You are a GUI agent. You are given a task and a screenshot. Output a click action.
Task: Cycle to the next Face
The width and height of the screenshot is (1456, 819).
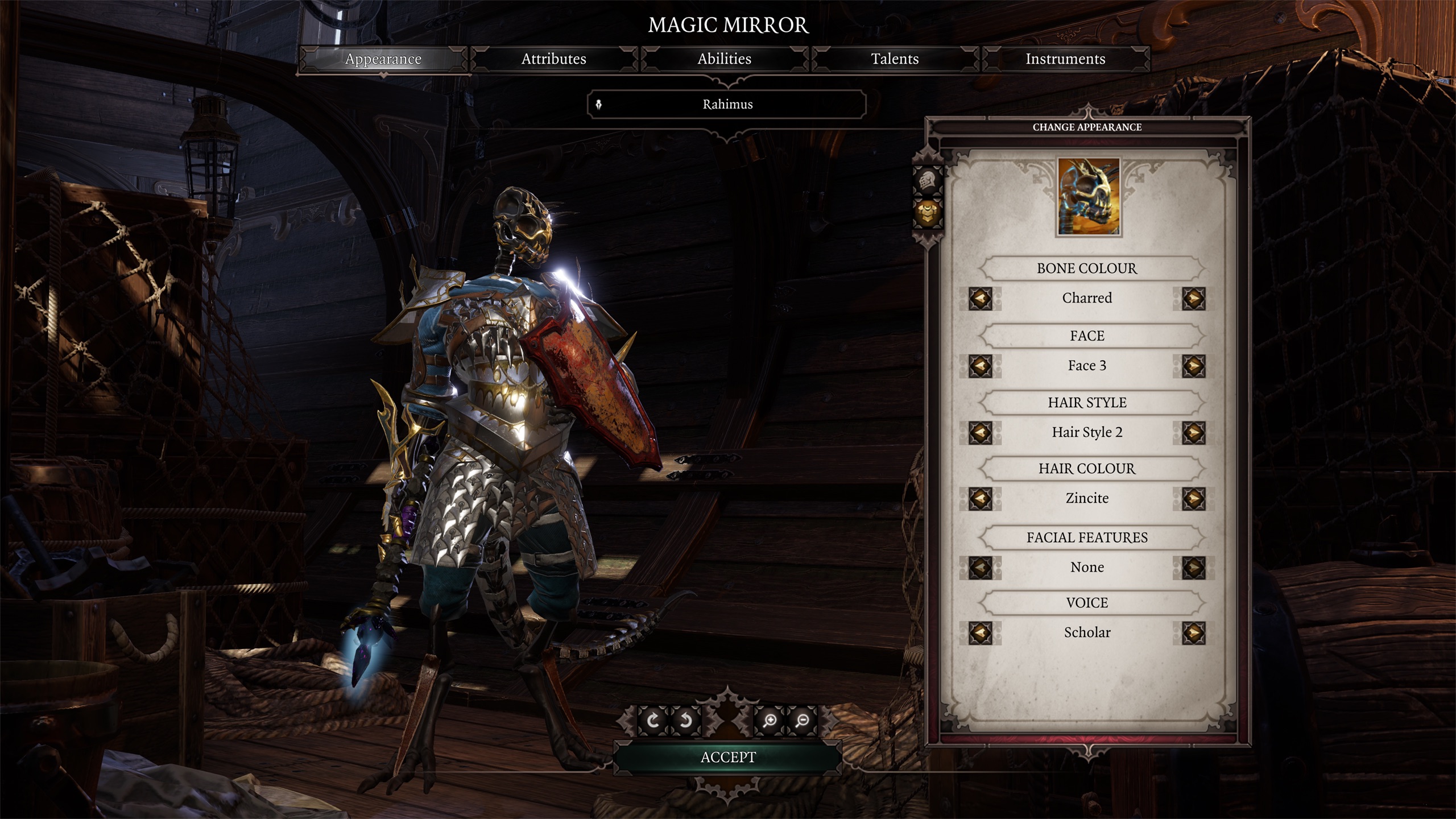click(x=1193, y=366)
